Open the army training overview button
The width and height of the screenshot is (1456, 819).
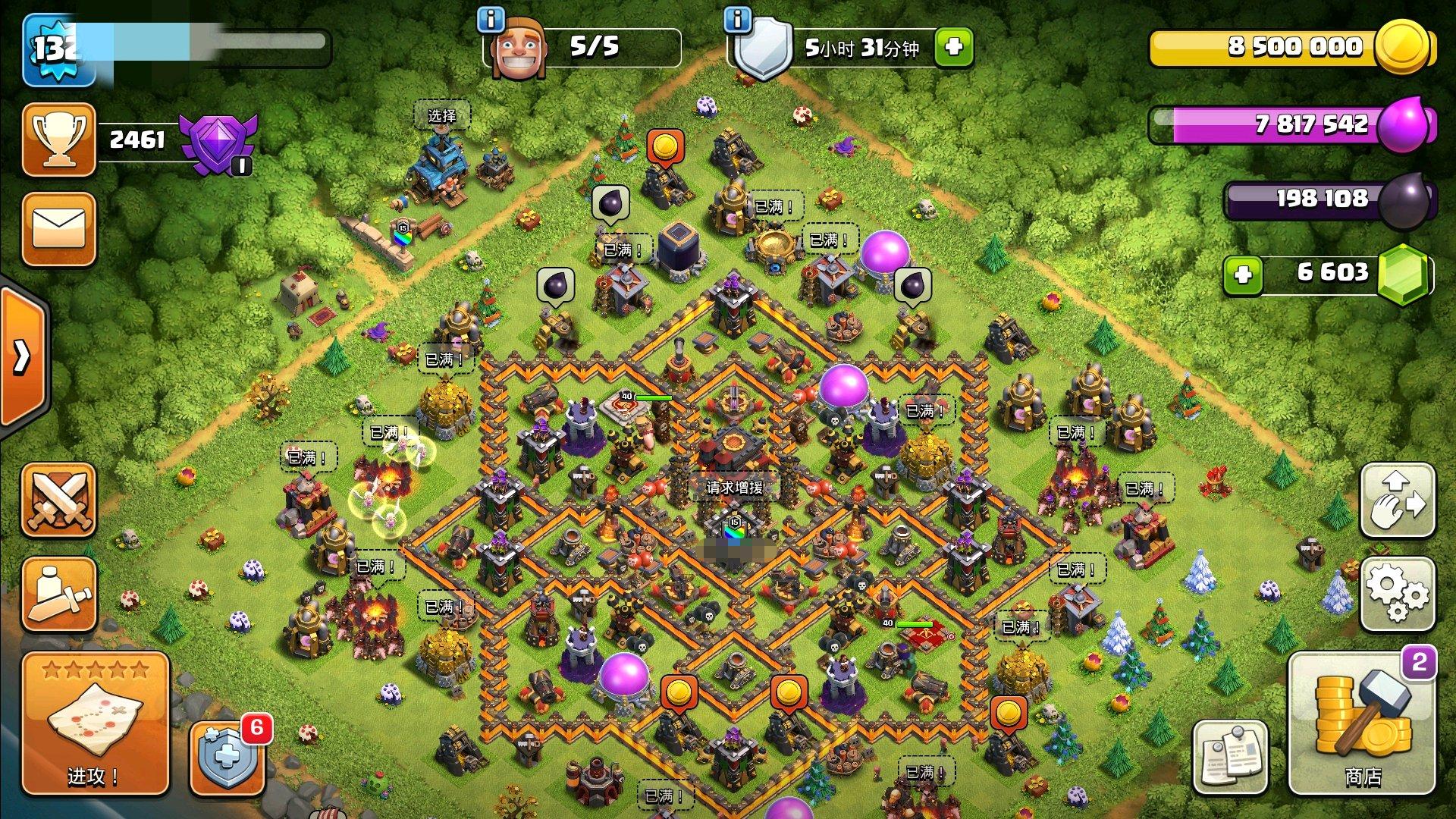tap(59, 594)
